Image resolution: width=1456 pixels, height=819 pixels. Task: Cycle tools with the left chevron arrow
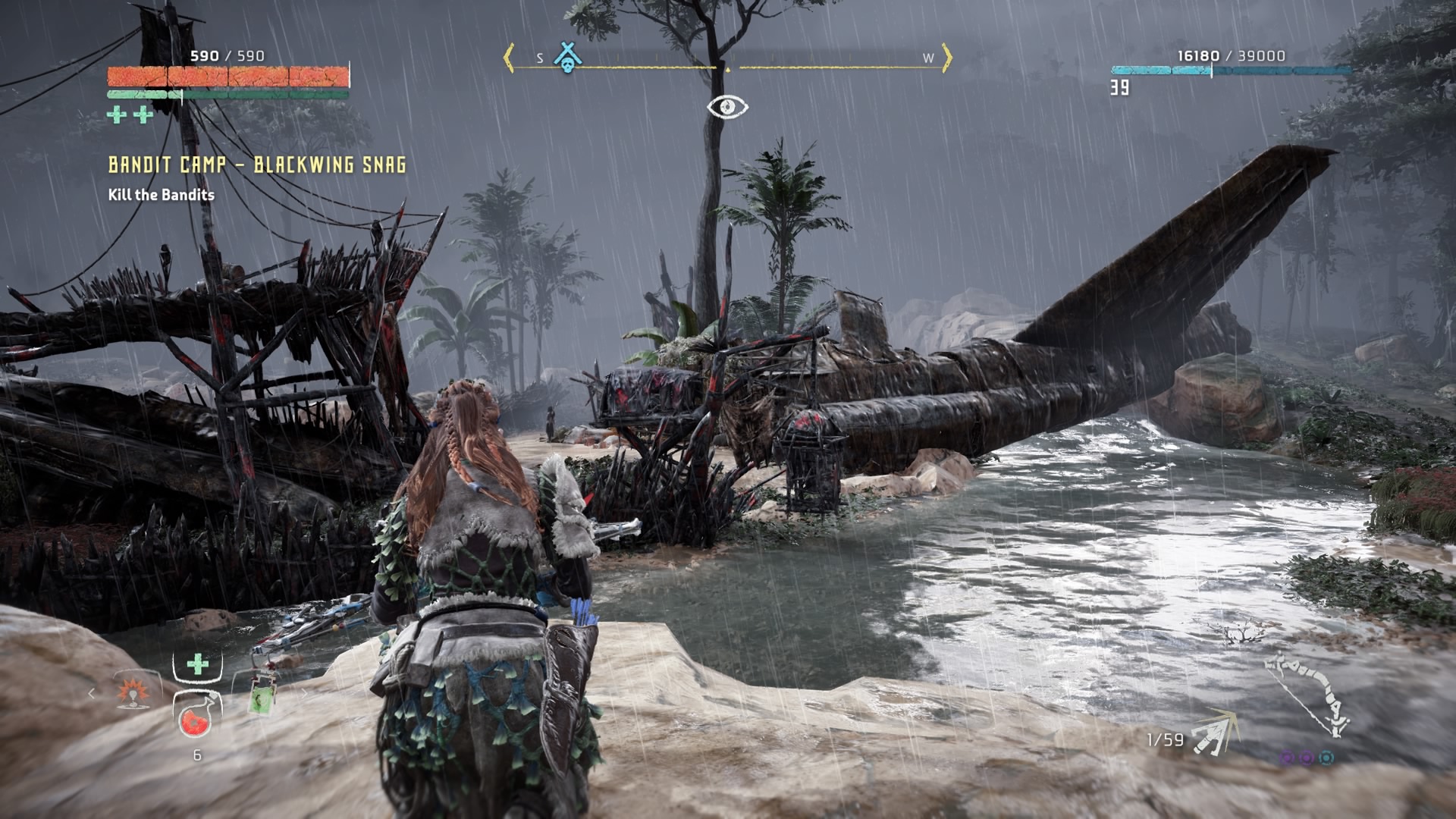tap(92, 692)
